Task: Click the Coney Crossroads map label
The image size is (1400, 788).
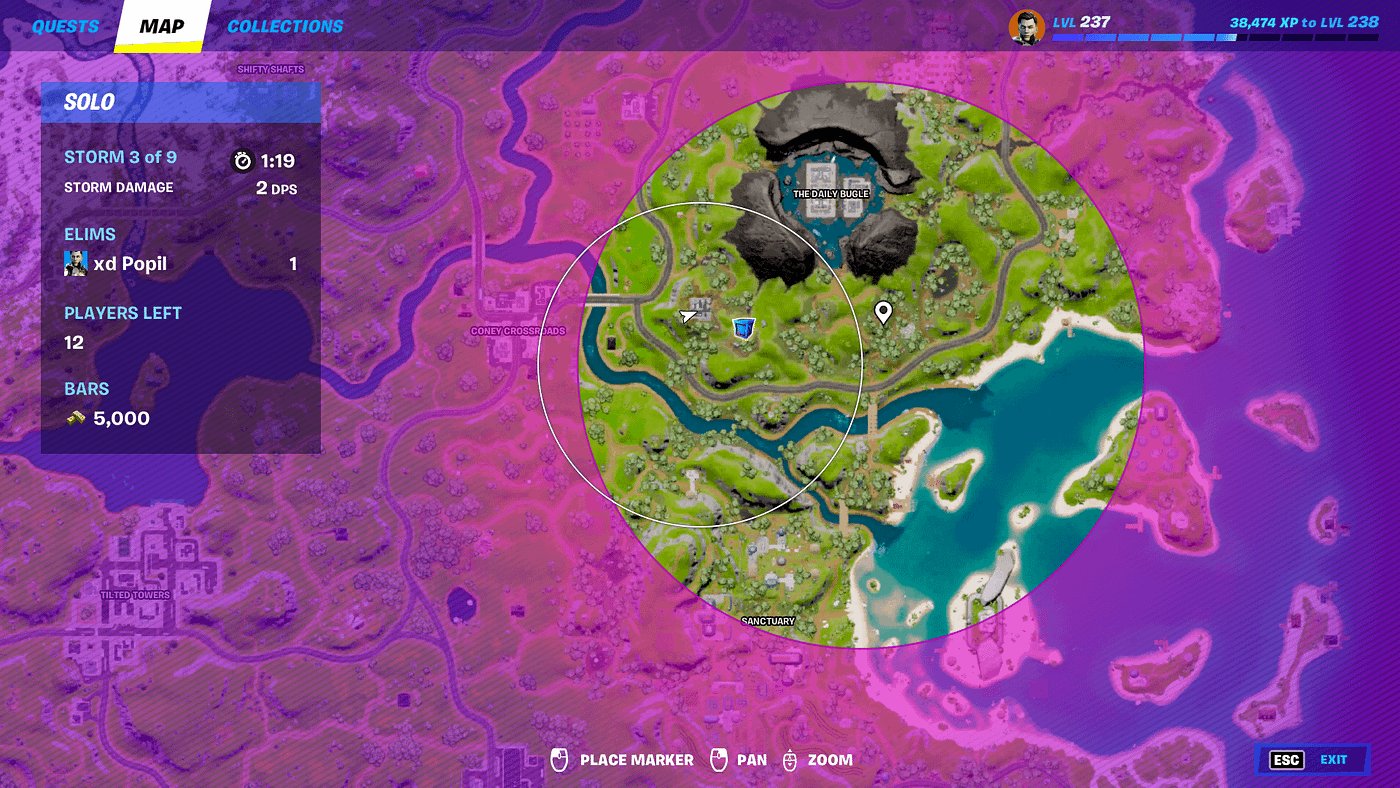Action: tap(518, 330)
